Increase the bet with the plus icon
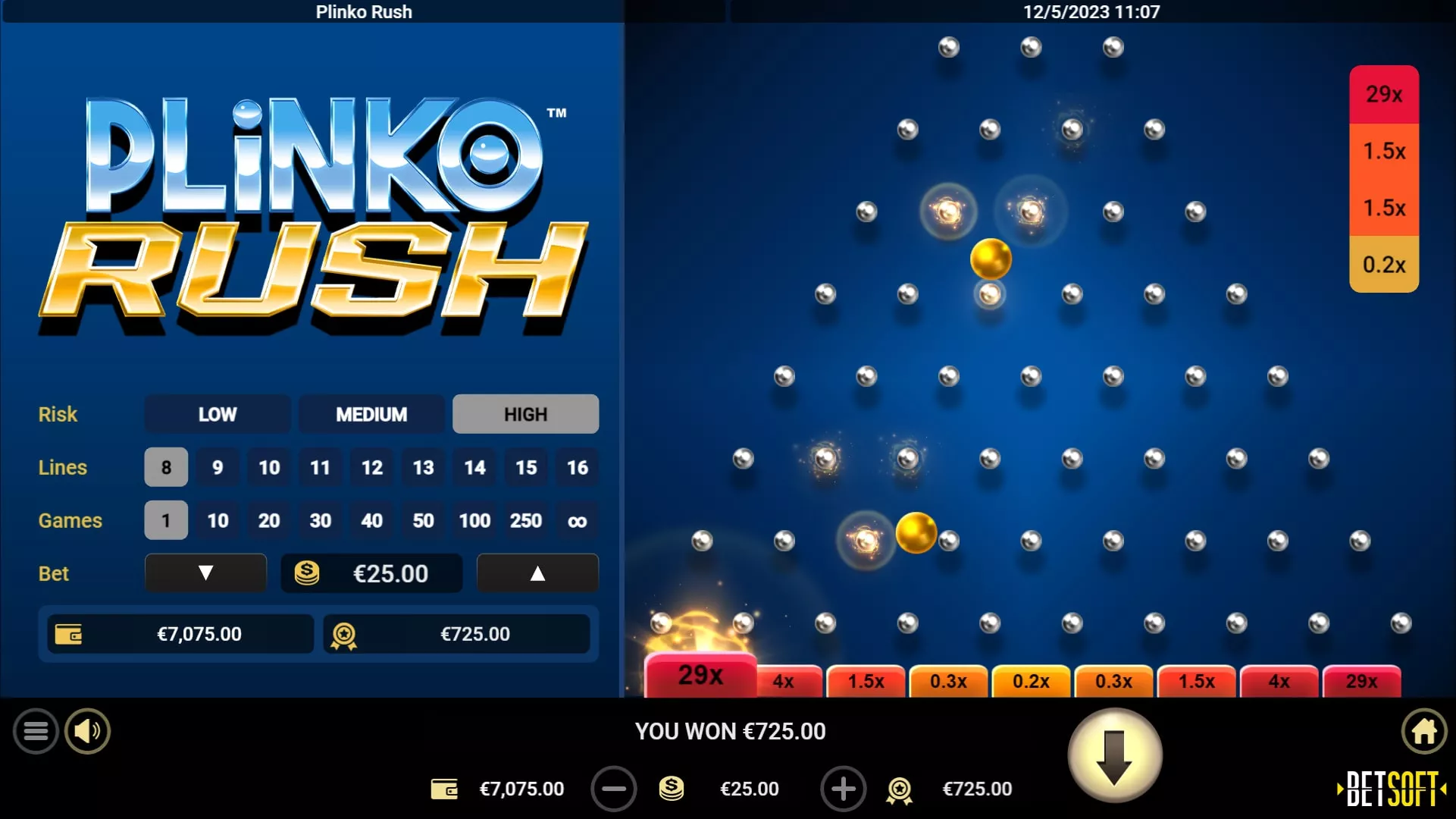1456x819 pixels. 843,789
